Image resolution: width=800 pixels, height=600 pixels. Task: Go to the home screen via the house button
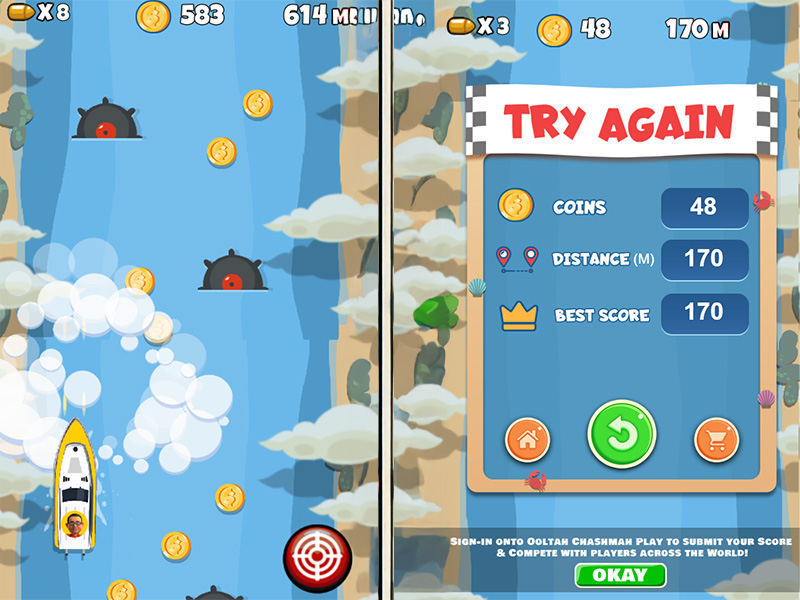[x=527, y=440]
